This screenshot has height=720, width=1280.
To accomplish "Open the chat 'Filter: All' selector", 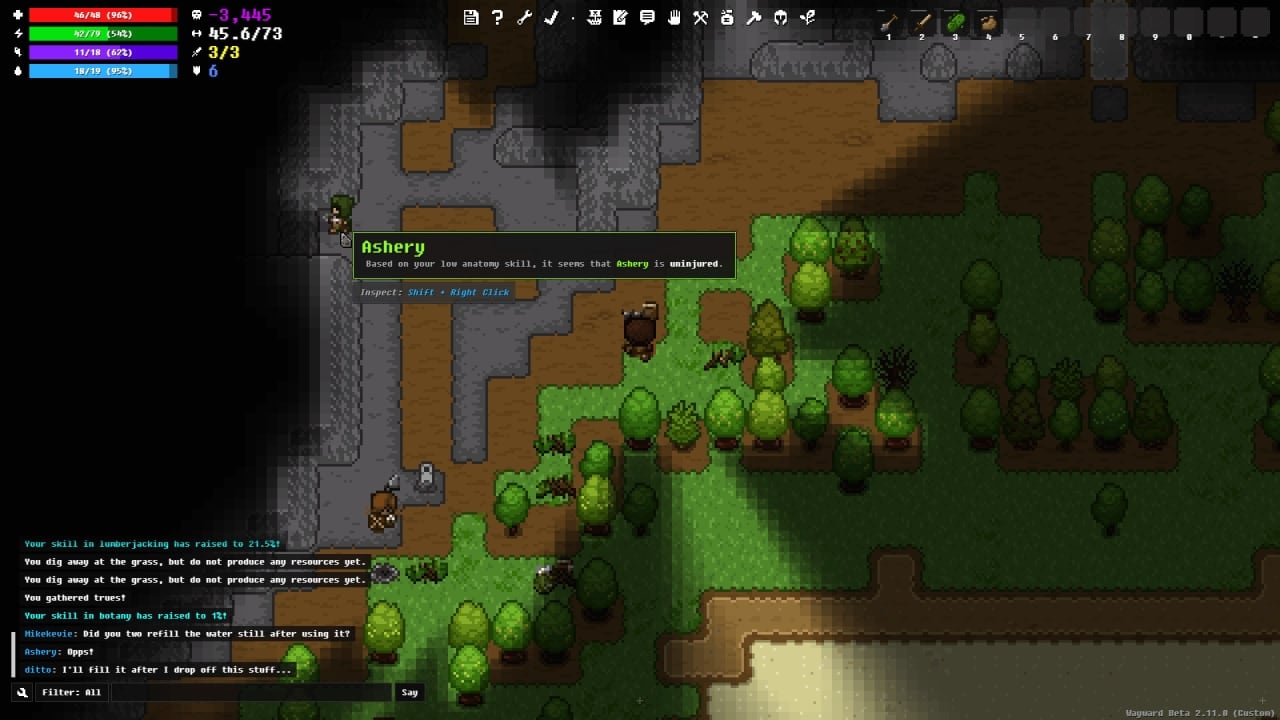I will pos(71,692).
